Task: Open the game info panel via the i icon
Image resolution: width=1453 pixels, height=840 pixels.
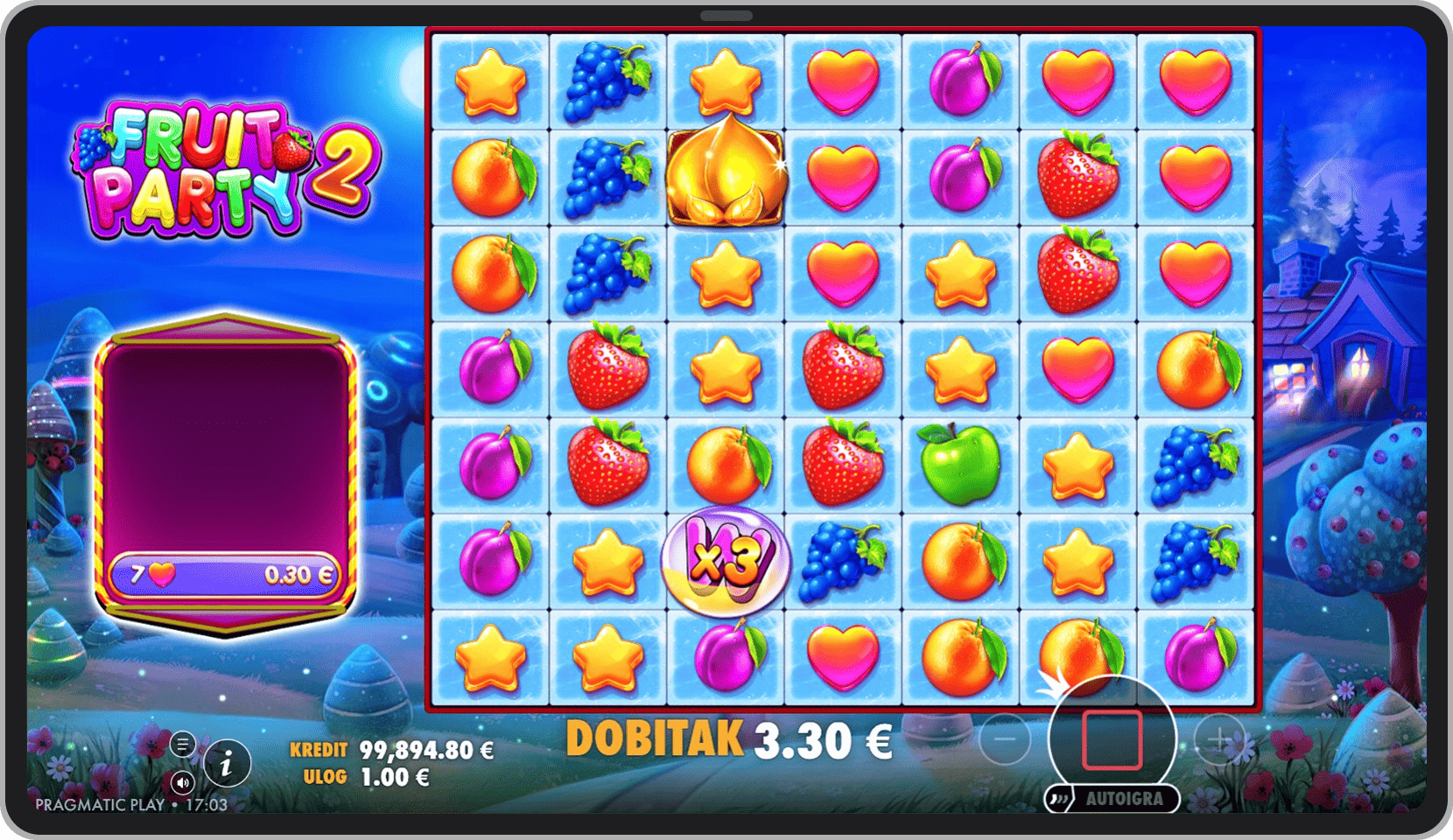Action: tap(226, 765)
